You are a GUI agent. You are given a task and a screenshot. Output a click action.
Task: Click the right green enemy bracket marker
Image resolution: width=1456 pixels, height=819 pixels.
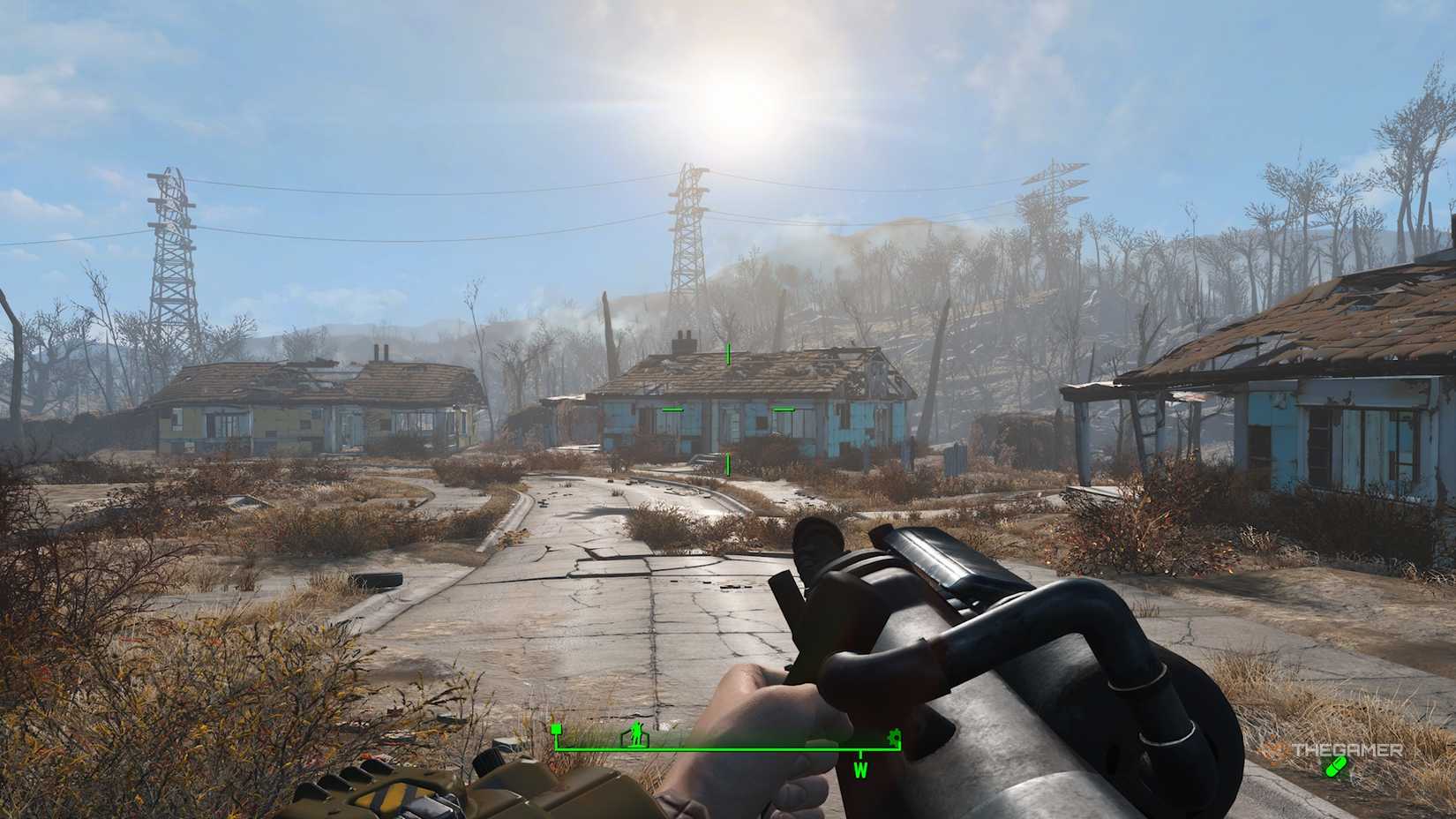click(784, 409)
